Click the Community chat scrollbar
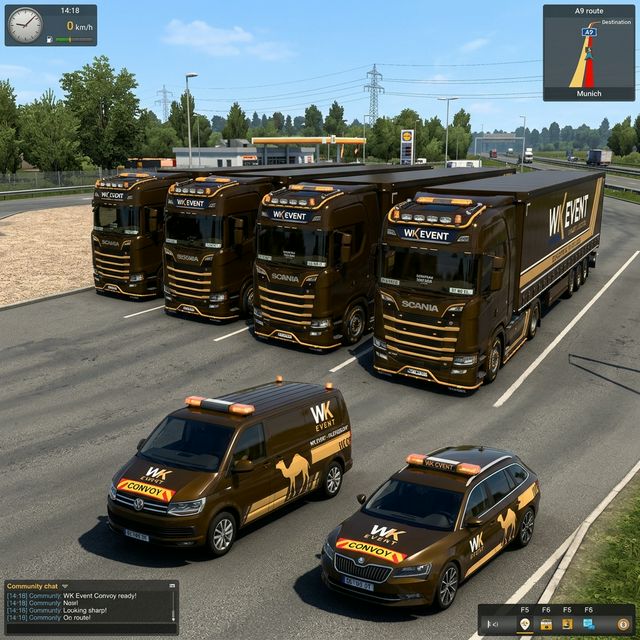This screenshot has width=640, height=640. coord(173,607)
